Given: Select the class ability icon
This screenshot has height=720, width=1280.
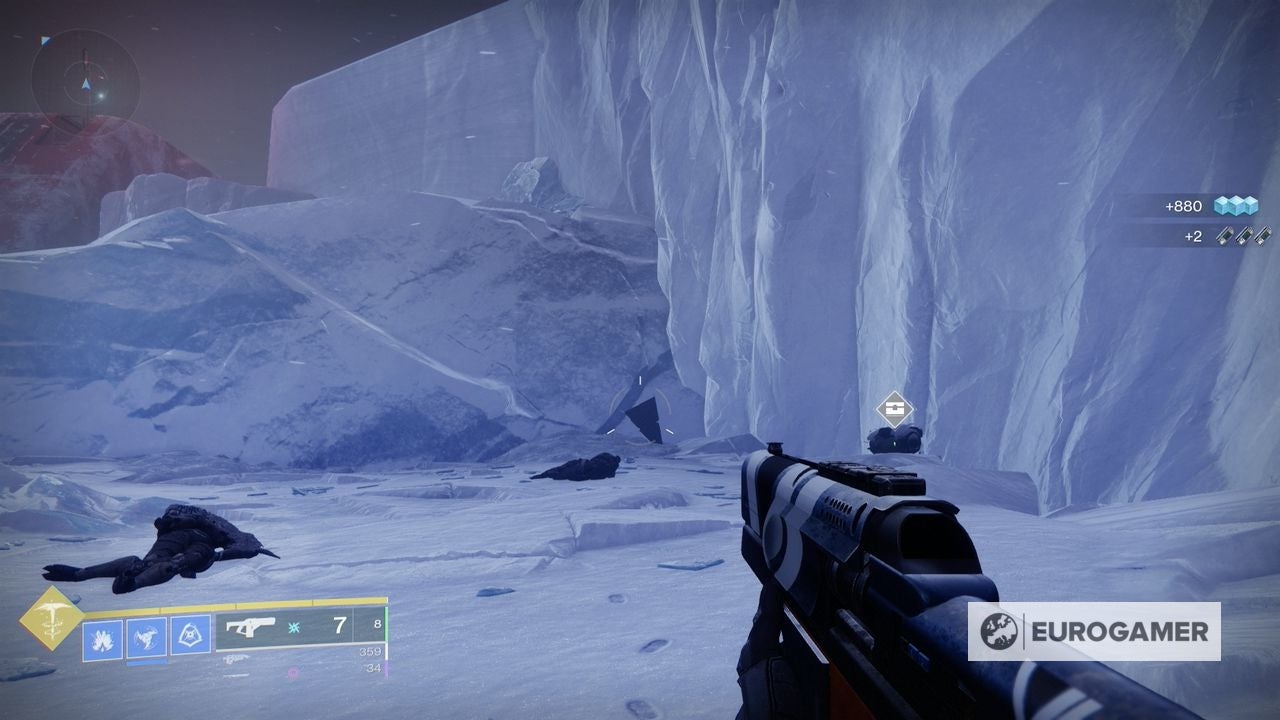Looking at the screenshot, I should 190,634.
